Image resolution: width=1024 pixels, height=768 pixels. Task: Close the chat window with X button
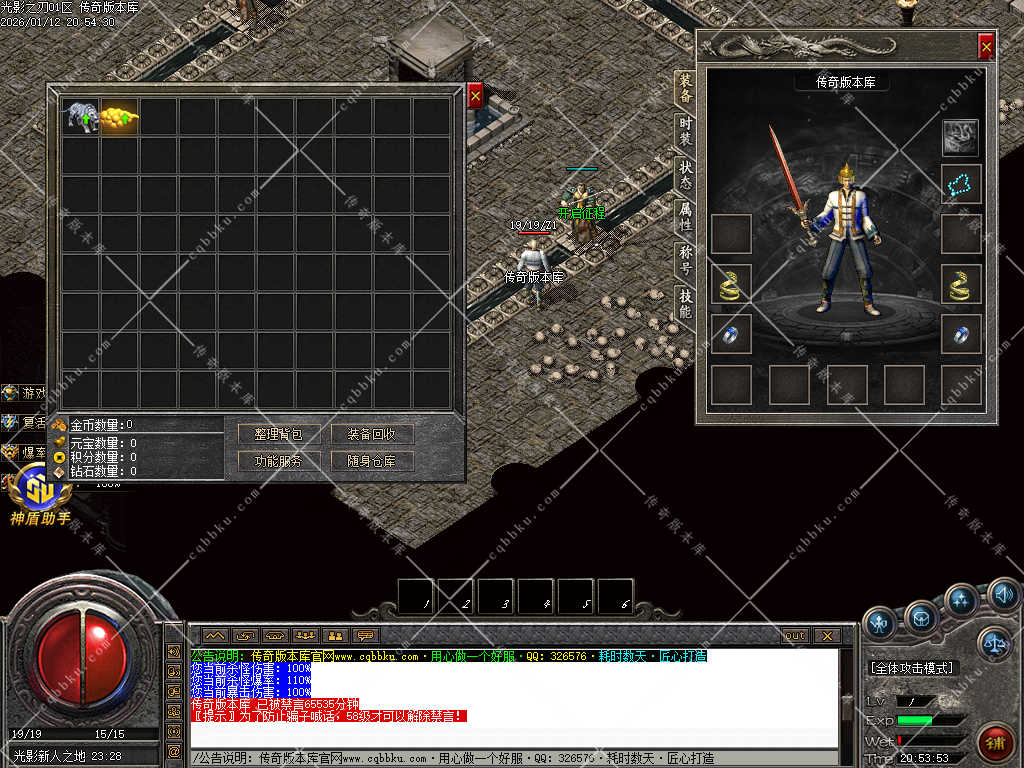tap(827, 635)
